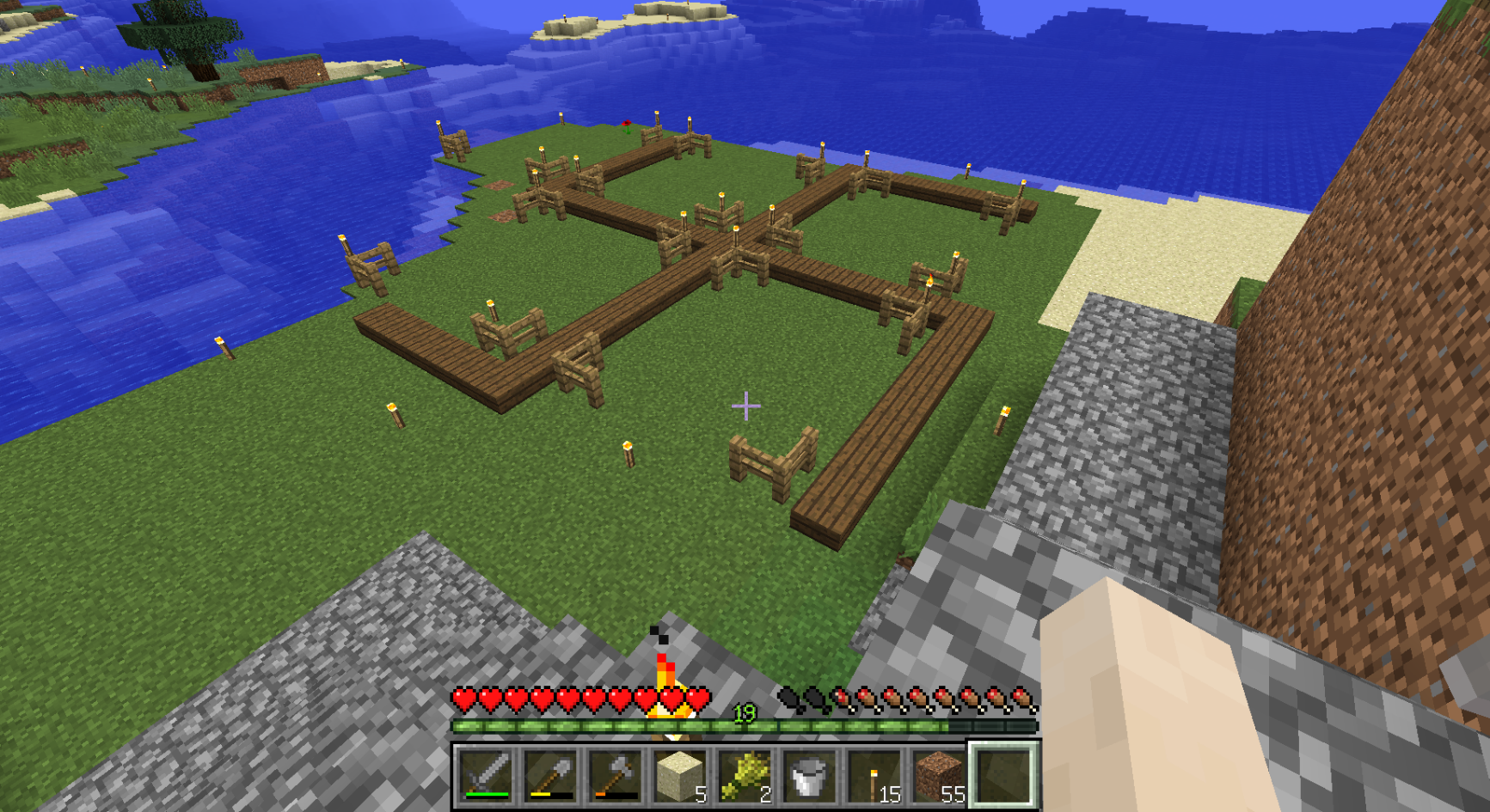1490x812 pixels.
Task: Click the highlighted empty hotbar slot
Action: pyautogui.click(x=1003, y=774)
